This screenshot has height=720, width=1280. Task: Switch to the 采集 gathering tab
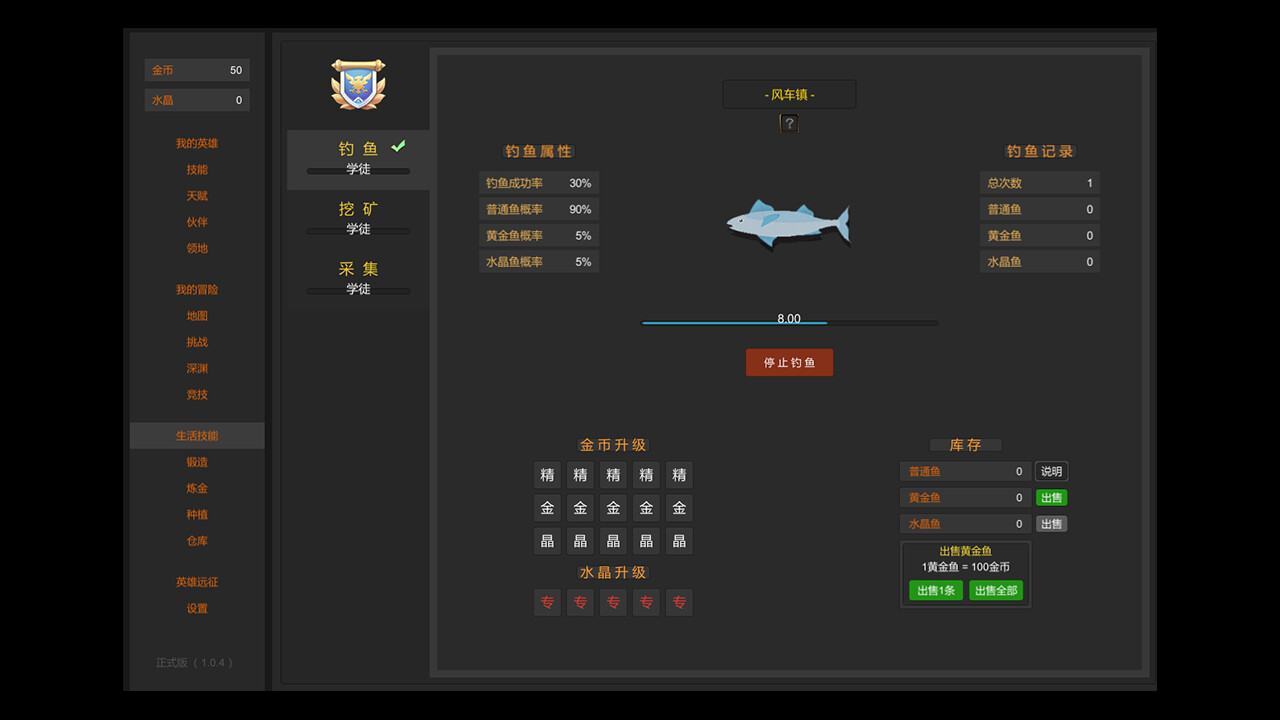point(357,269)
